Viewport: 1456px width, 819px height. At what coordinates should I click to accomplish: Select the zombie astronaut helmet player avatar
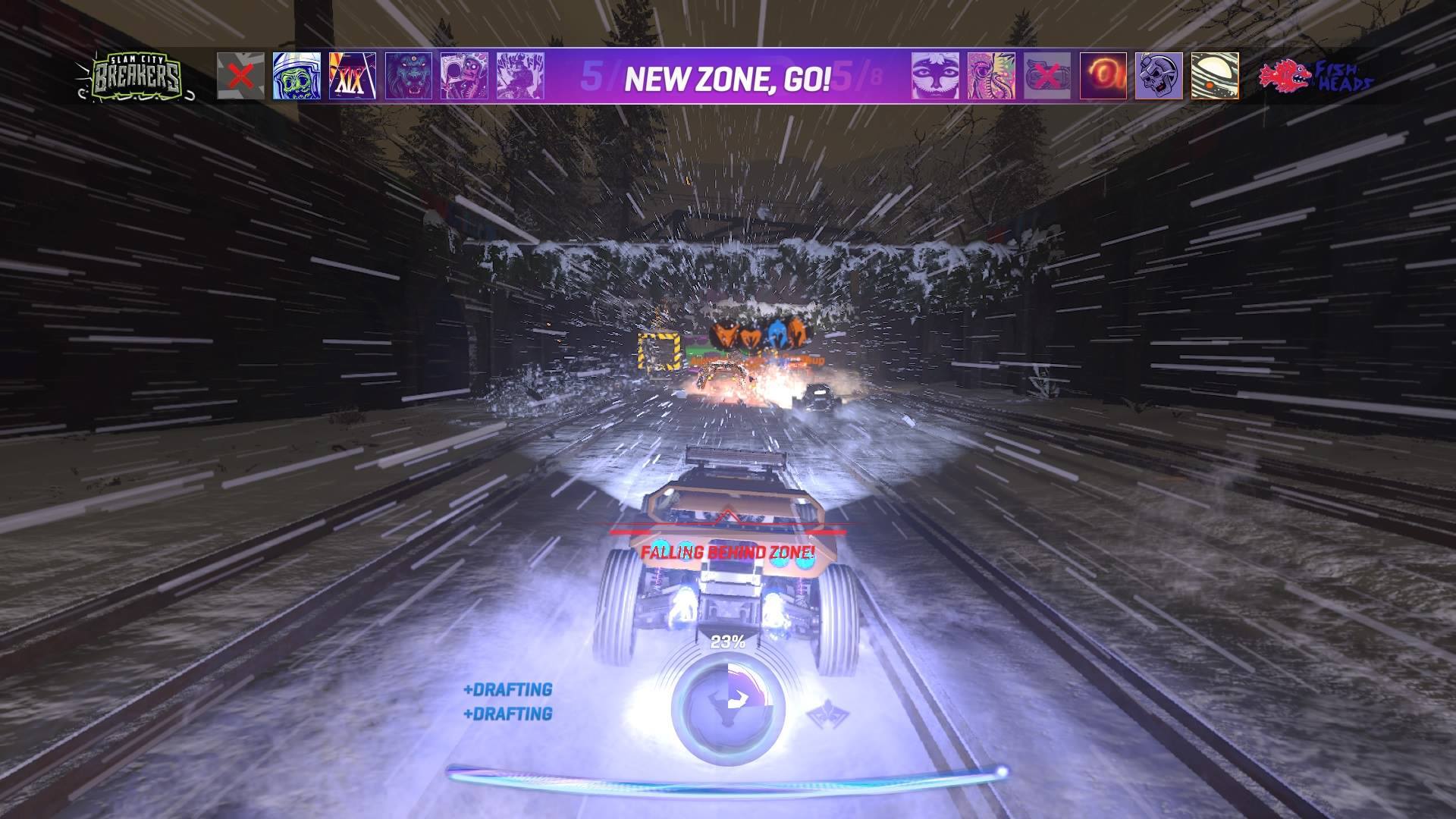click(296, 76)
